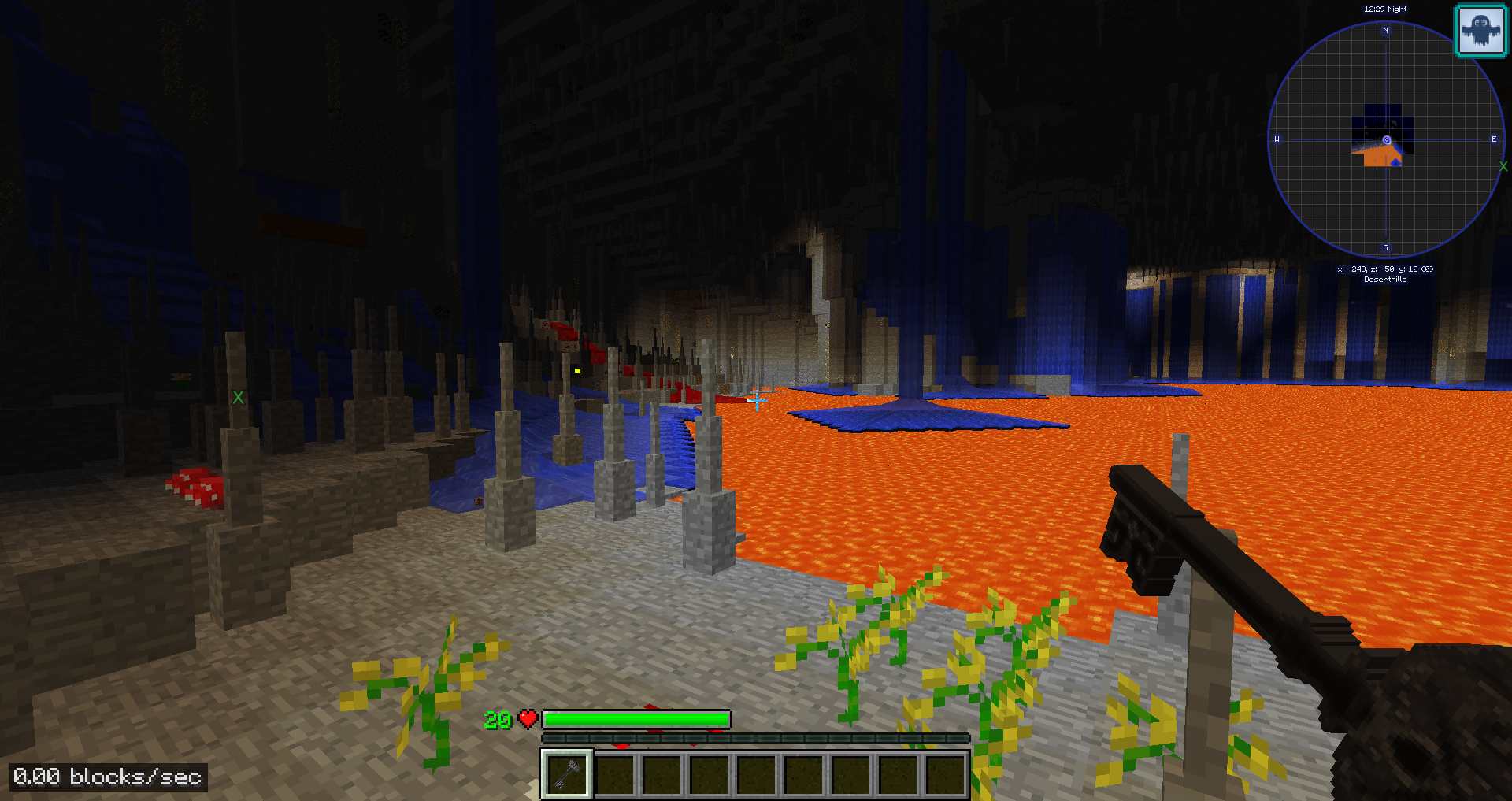Screen dimensions: 1512x801
Task: Click the N compass marker on the minimap
Action: (x=1384, y=31)
